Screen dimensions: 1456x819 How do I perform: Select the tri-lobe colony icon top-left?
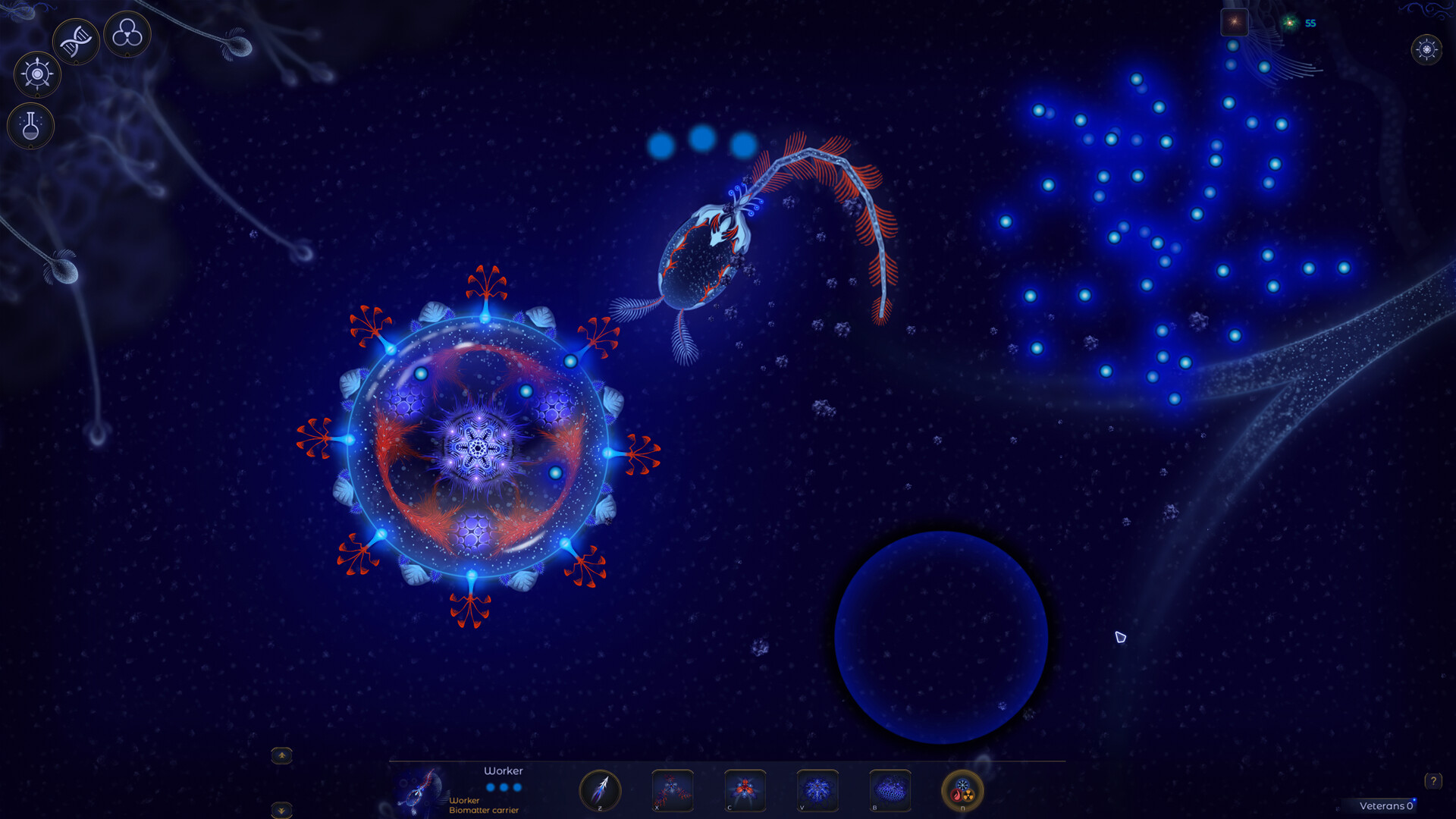click(126, 35)
